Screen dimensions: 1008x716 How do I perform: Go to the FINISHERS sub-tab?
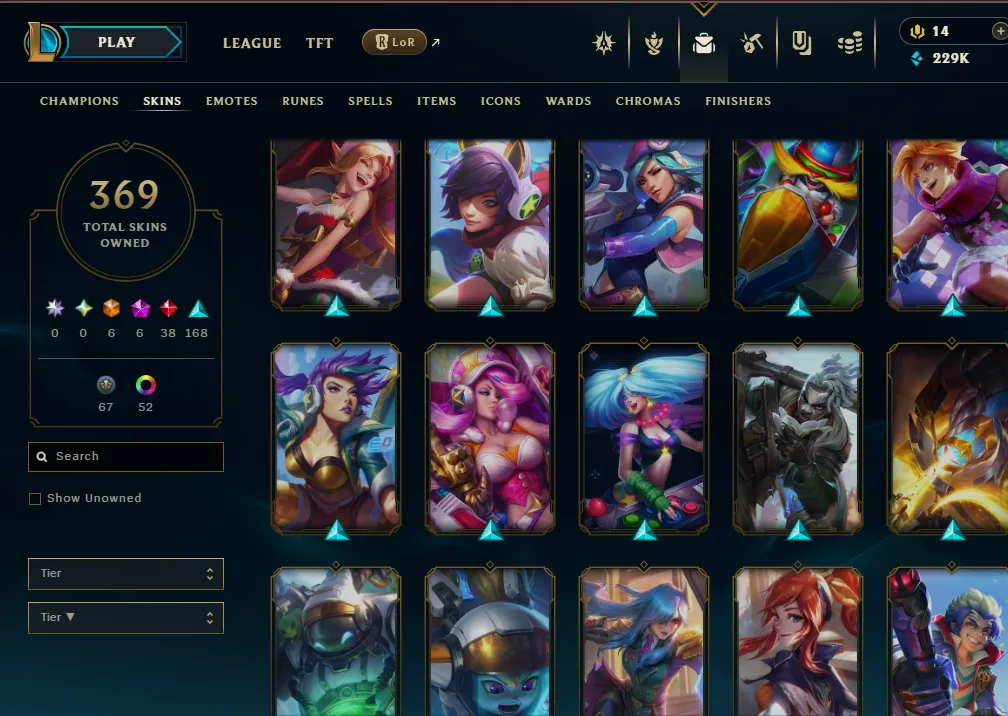pyautogui.click(x=738, y=101)
